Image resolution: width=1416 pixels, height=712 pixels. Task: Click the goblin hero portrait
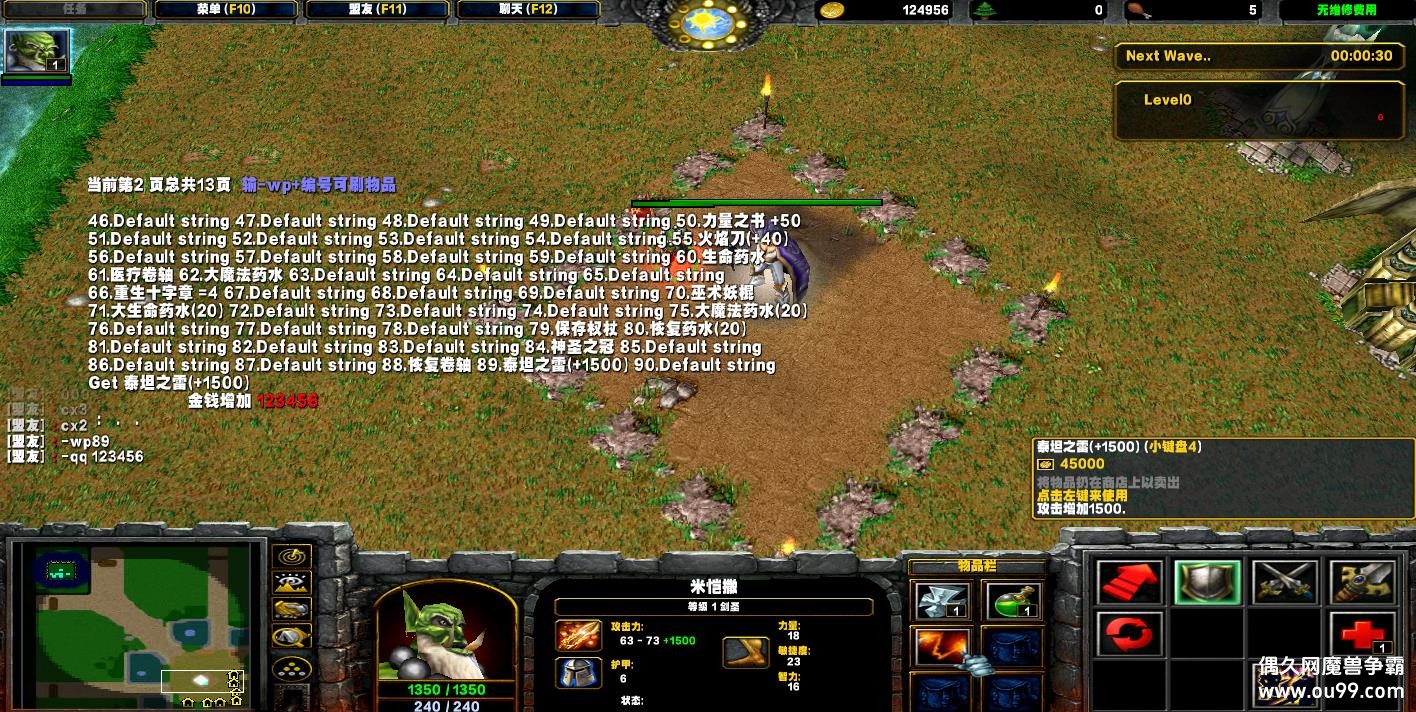tap(445, 632)
